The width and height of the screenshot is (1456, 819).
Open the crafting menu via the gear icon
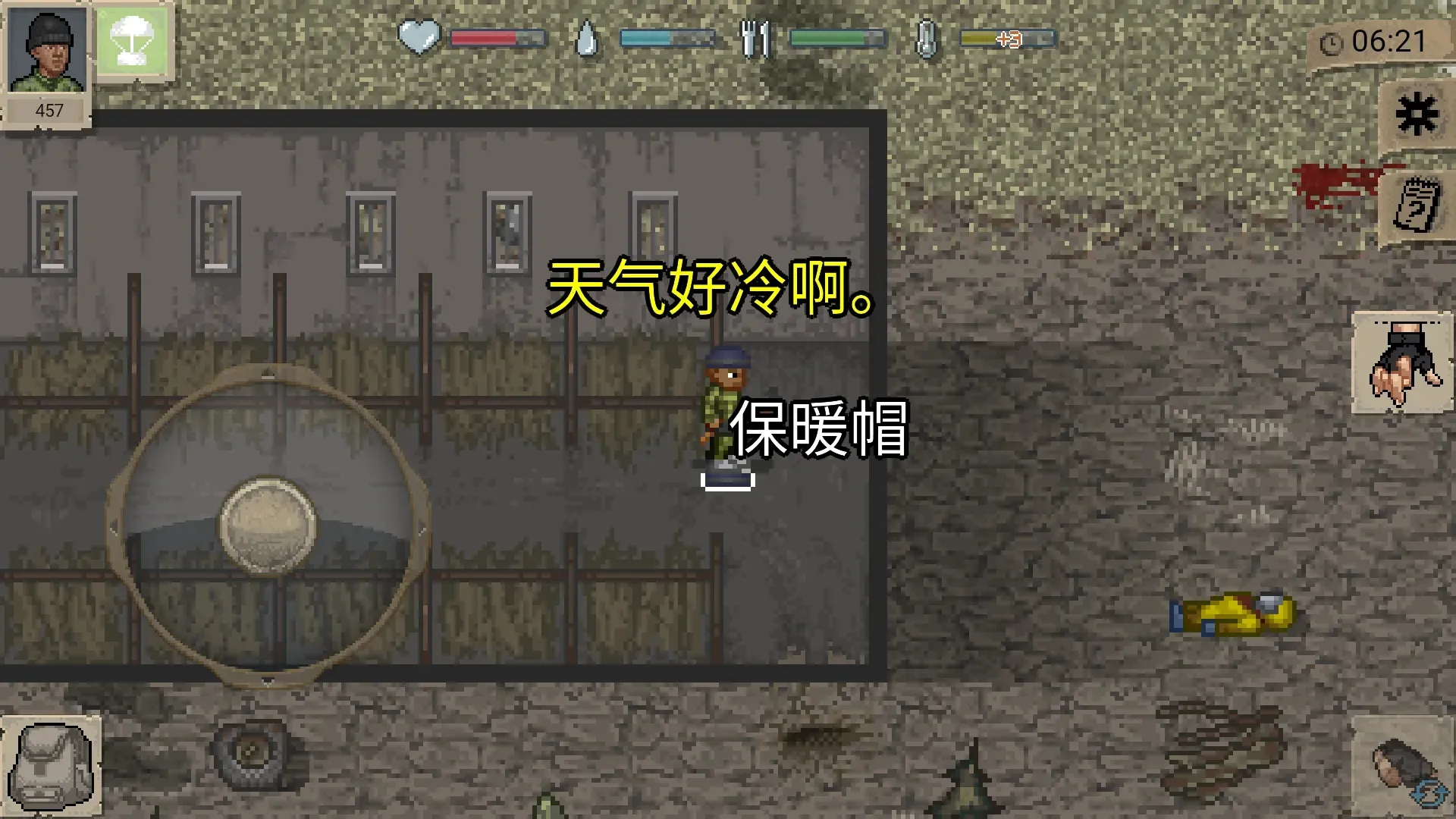pyautogui.click(x=1417, y=112)
